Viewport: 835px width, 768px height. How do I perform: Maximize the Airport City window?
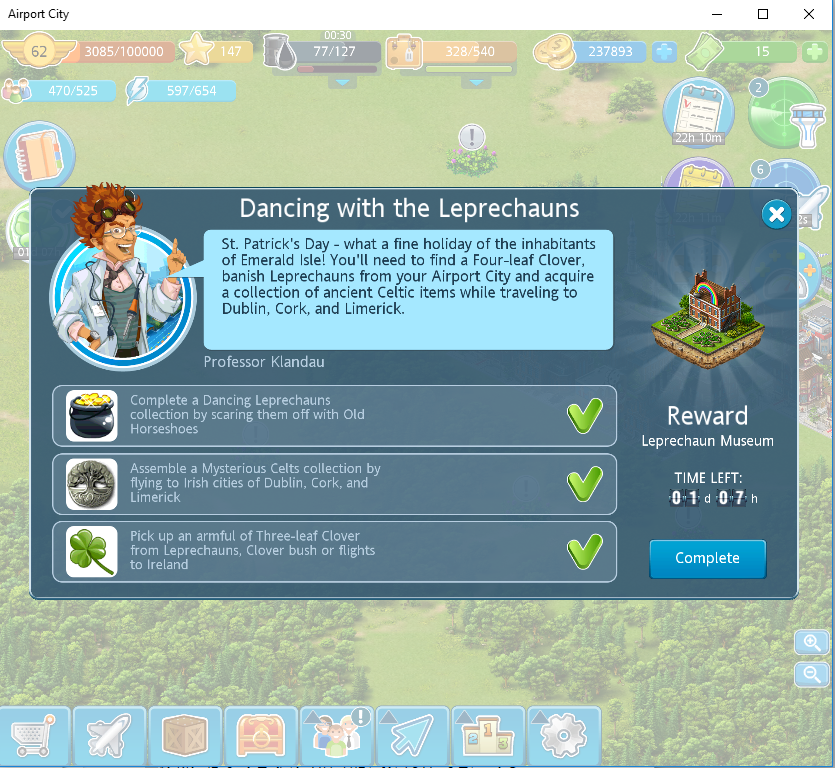pyautogui.click(x=763, y=14)
